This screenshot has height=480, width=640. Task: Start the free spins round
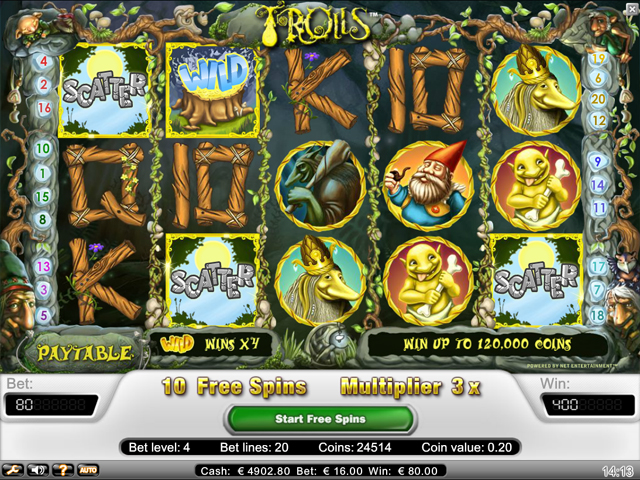(x=320, y=419)
